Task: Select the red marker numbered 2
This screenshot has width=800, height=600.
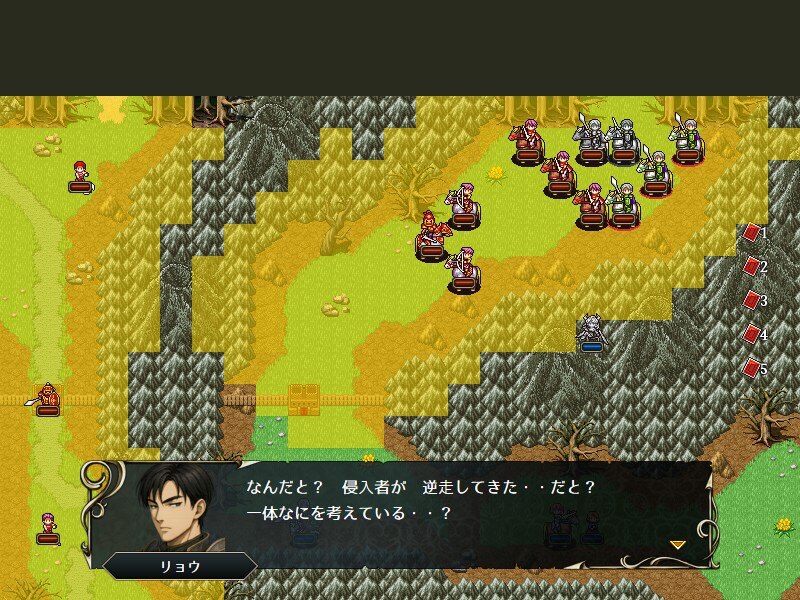Action: pos(752,267)
